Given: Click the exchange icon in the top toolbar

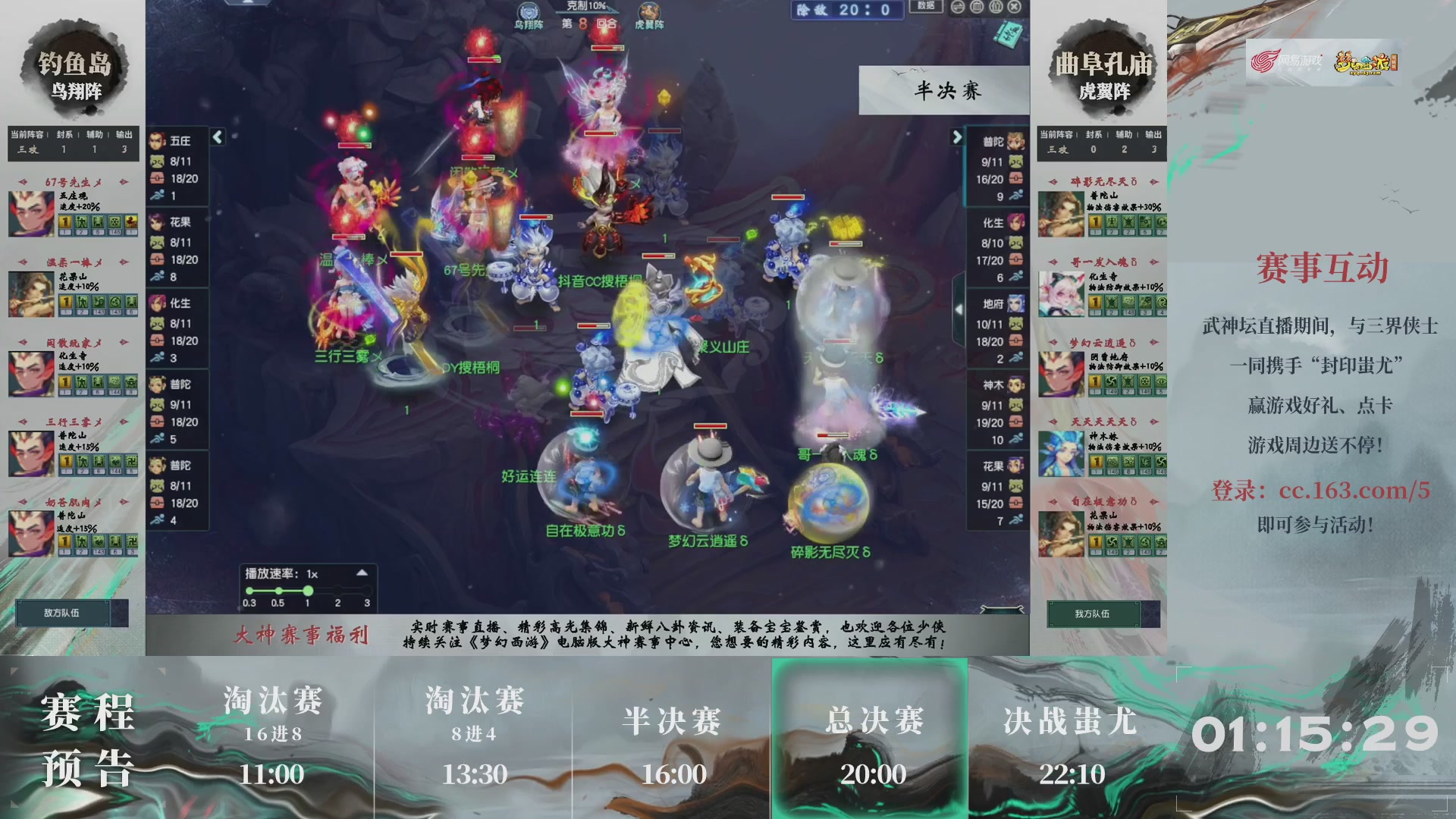Looking at the screenshot, I should pyautogui.click(x=958, y=6).
